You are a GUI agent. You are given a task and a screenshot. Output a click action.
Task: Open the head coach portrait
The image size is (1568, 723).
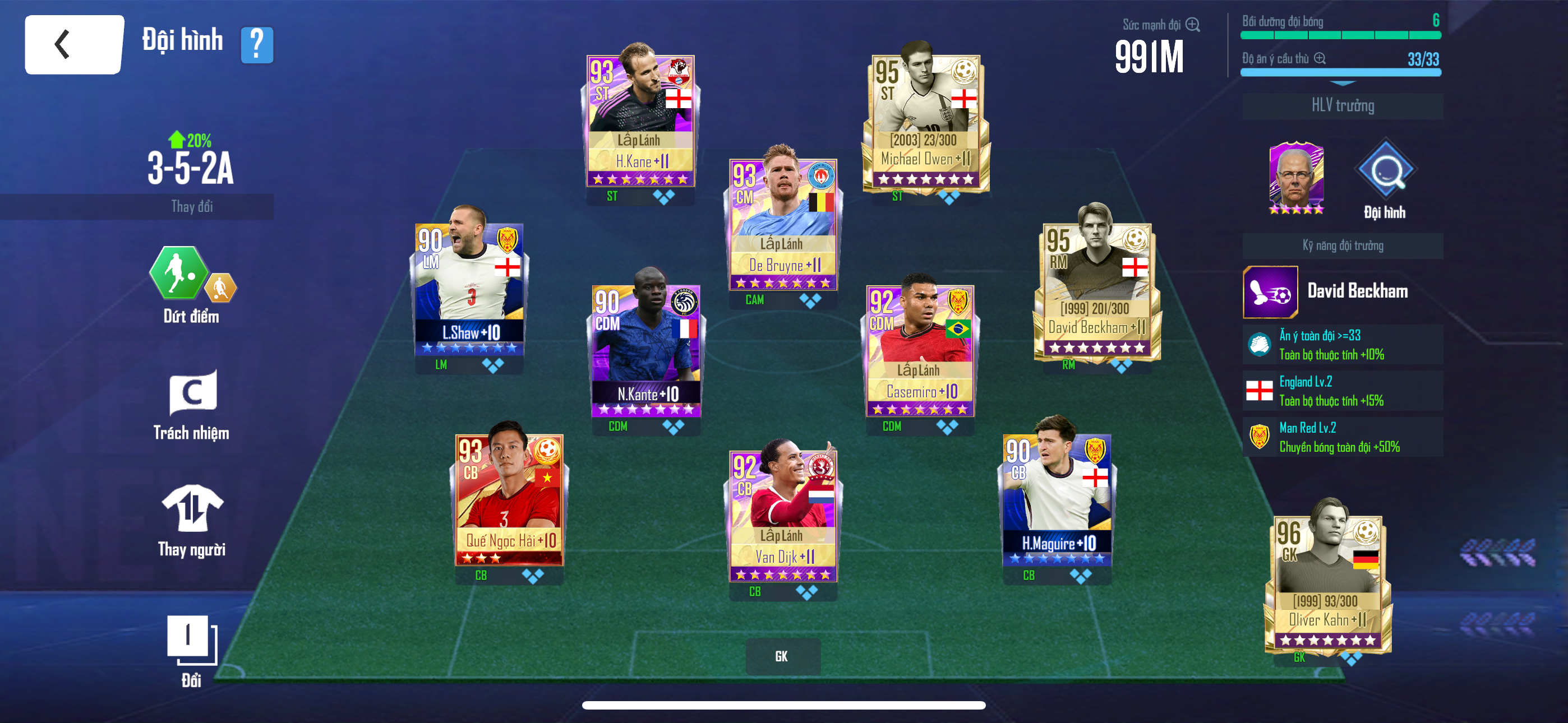tap(1296, 177)
